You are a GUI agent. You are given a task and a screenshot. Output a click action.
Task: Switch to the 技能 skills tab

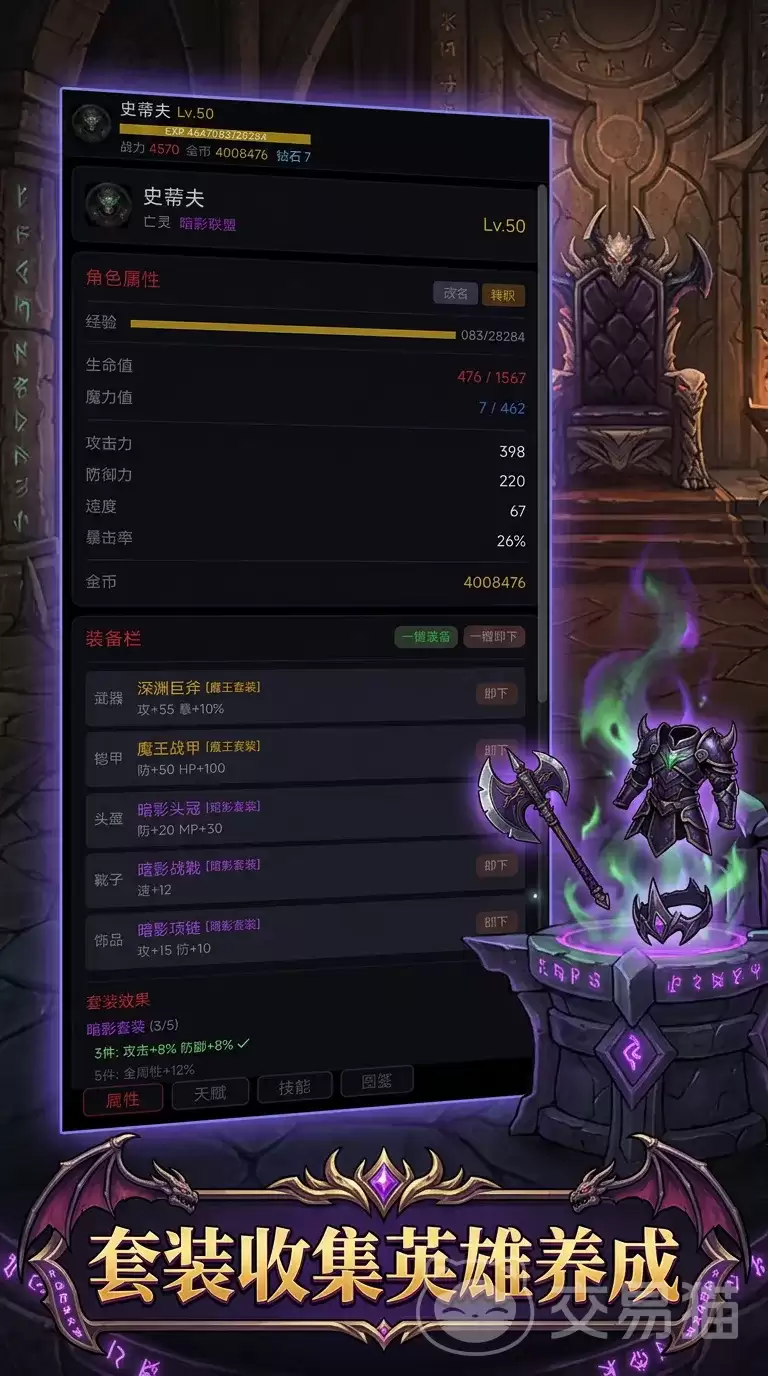[x=295, y=1088]
